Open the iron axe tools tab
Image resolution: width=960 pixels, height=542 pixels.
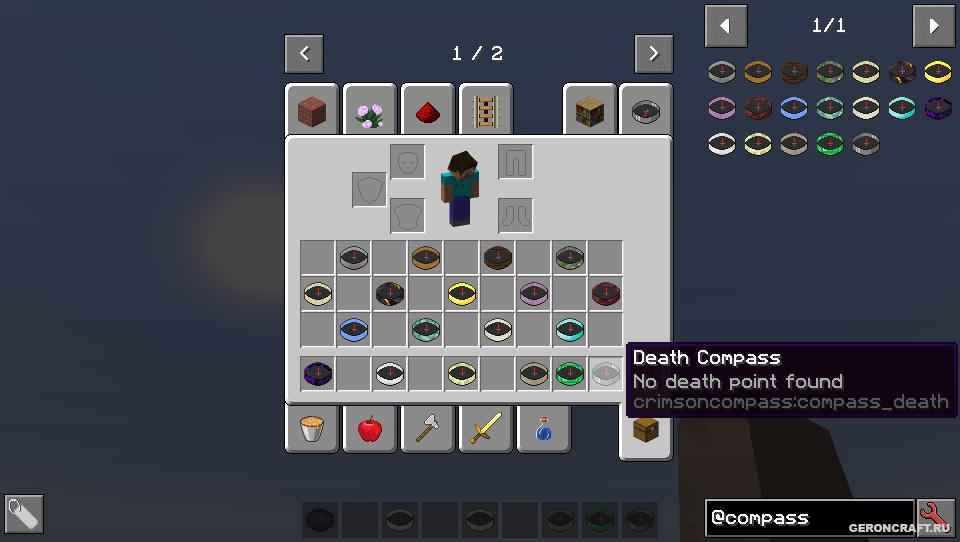point(428,429)
